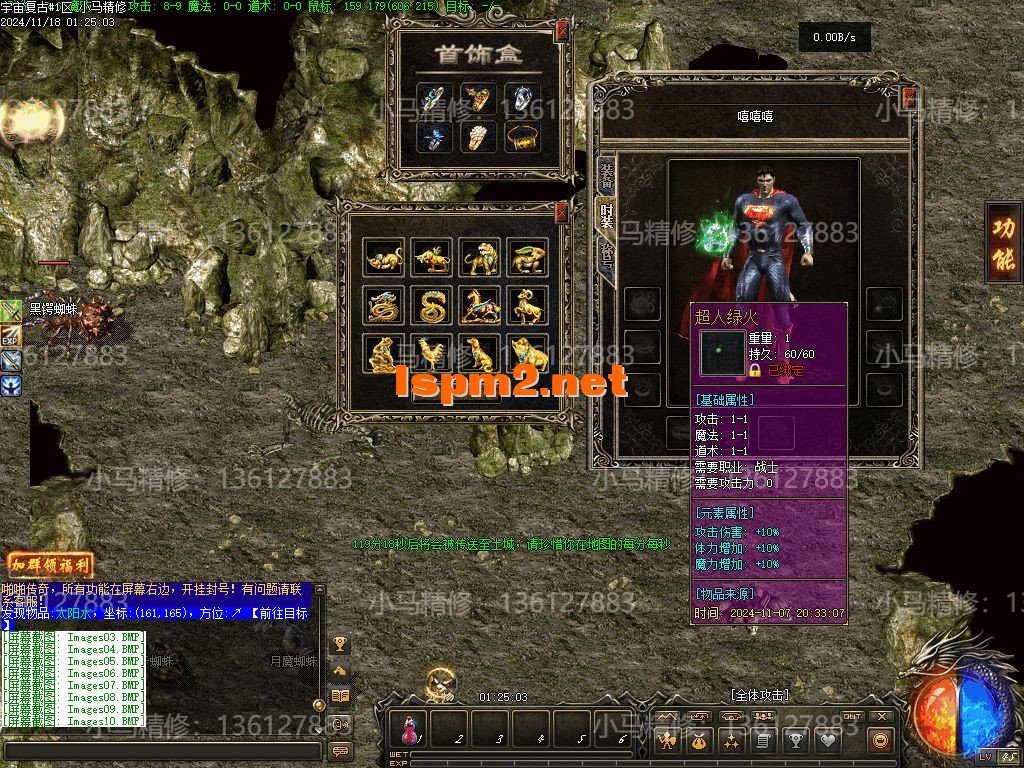Click the OUT button on bottom bar

click(851, 717)
